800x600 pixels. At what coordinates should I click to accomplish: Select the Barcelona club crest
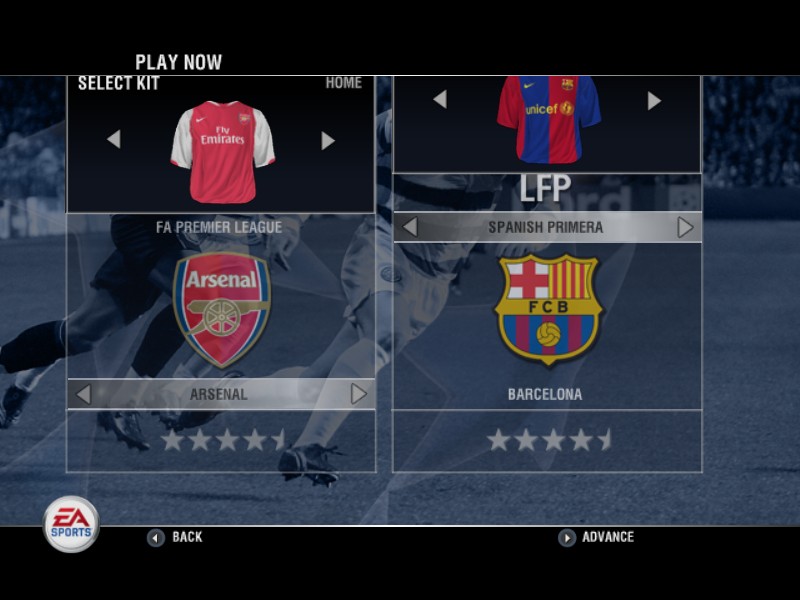coord(547,309)
